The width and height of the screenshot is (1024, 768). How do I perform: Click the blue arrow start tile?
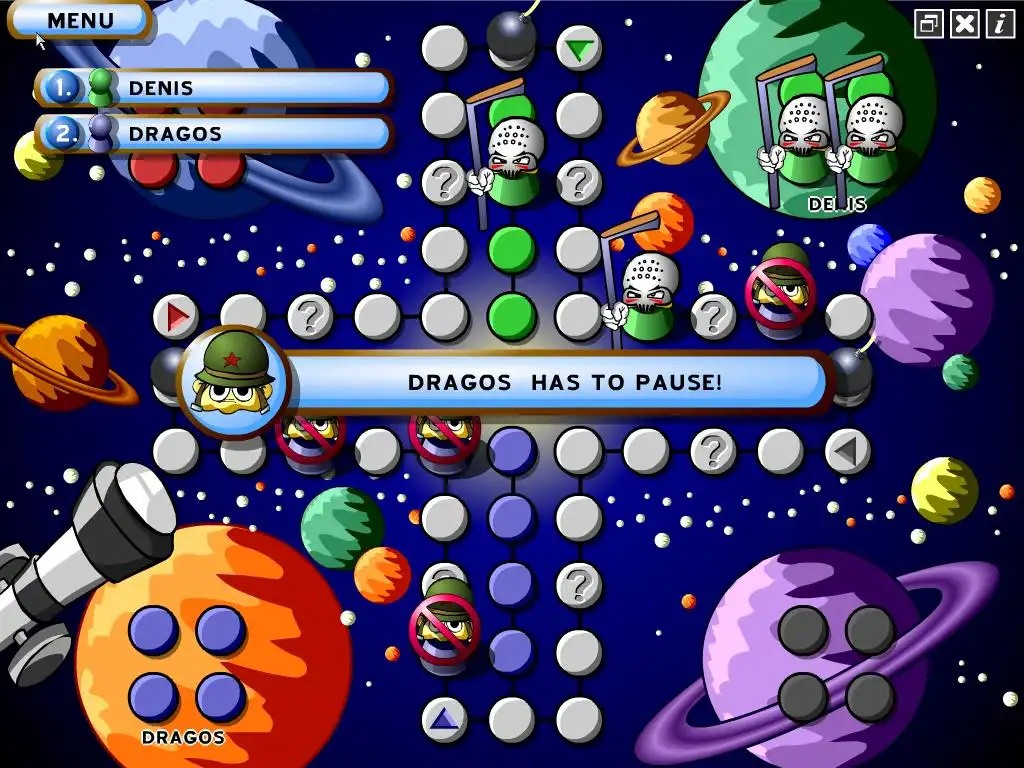tap(444, 718)
